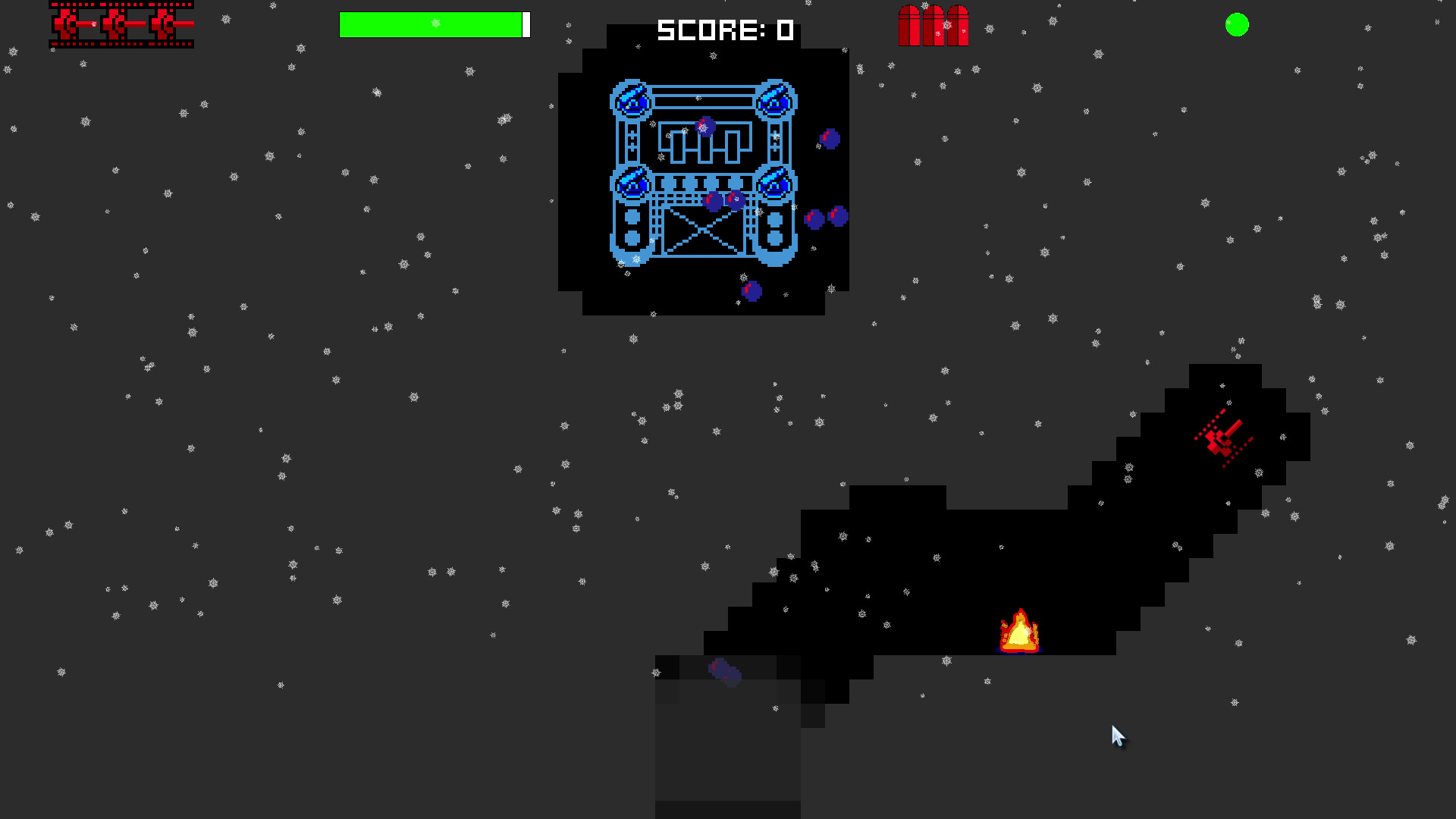The image size is (1456, 819).
Task: Click the green circle indicator top right
Action: click(1236, 25)
